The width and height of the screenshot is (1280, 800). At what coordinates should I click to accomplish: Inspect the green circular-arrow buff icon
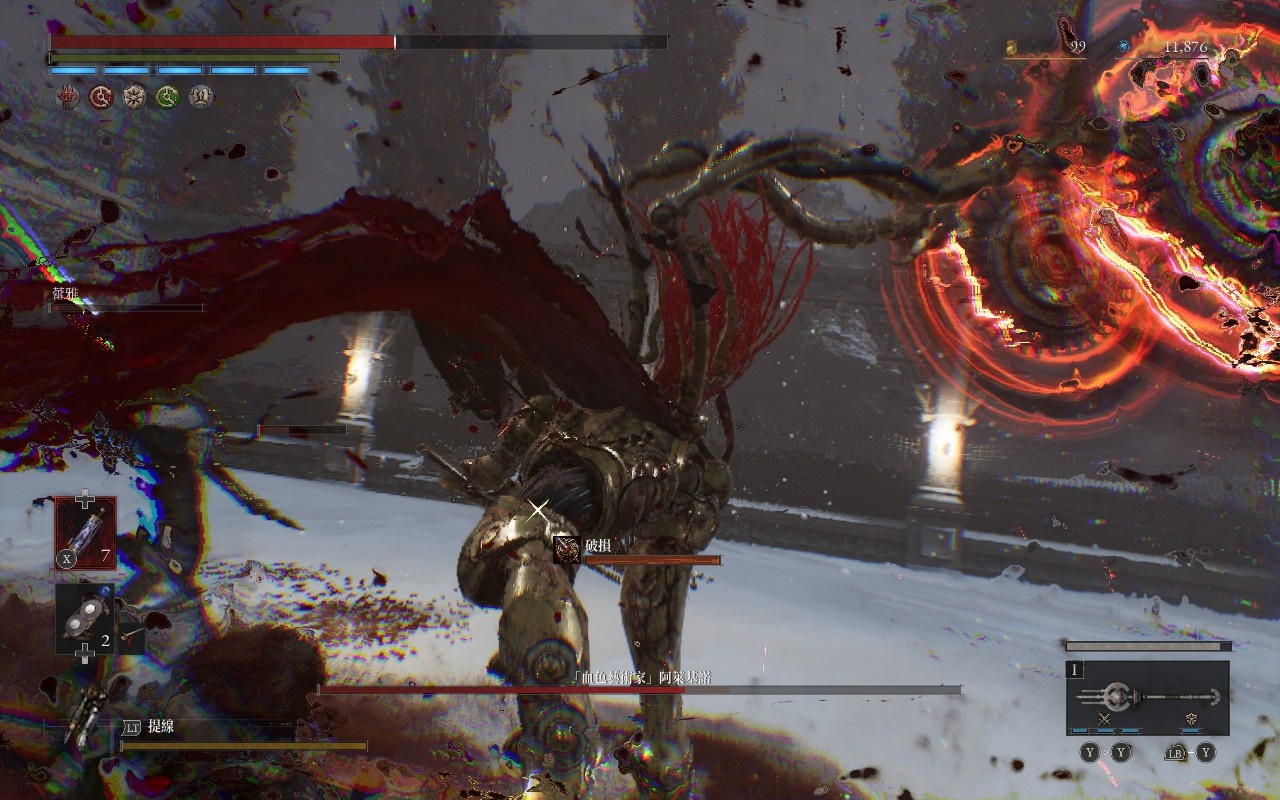(x=167, y=97)
